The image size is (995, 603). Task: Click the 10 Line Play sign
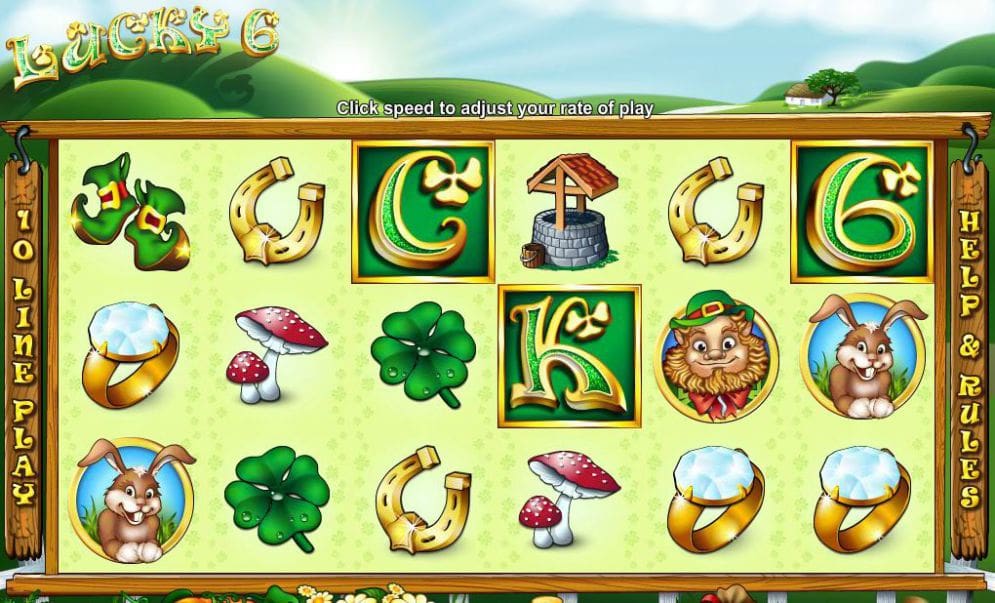coord(24,356)
